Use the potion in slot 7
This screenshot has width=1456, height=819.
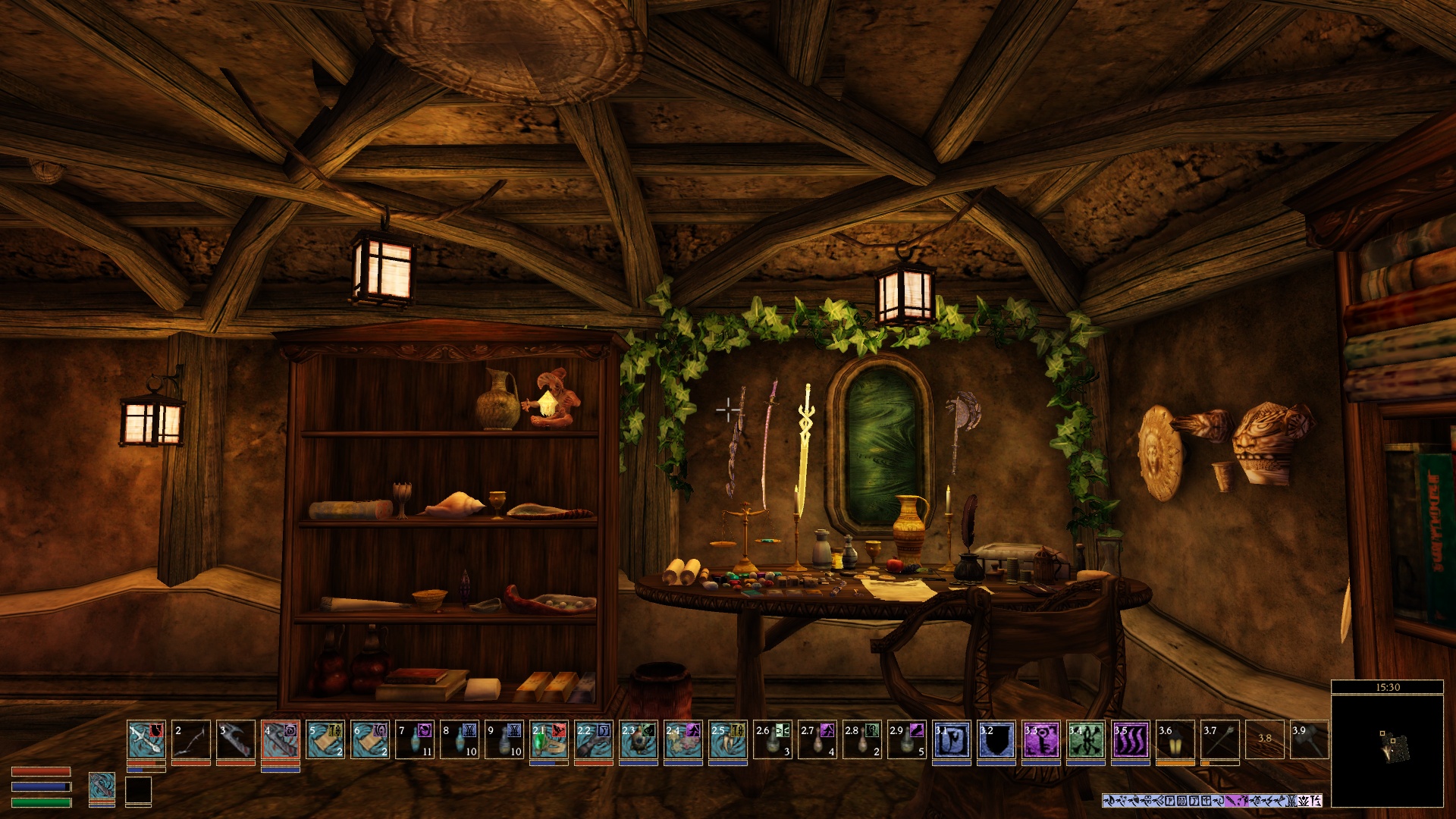[x=414, y=739]
